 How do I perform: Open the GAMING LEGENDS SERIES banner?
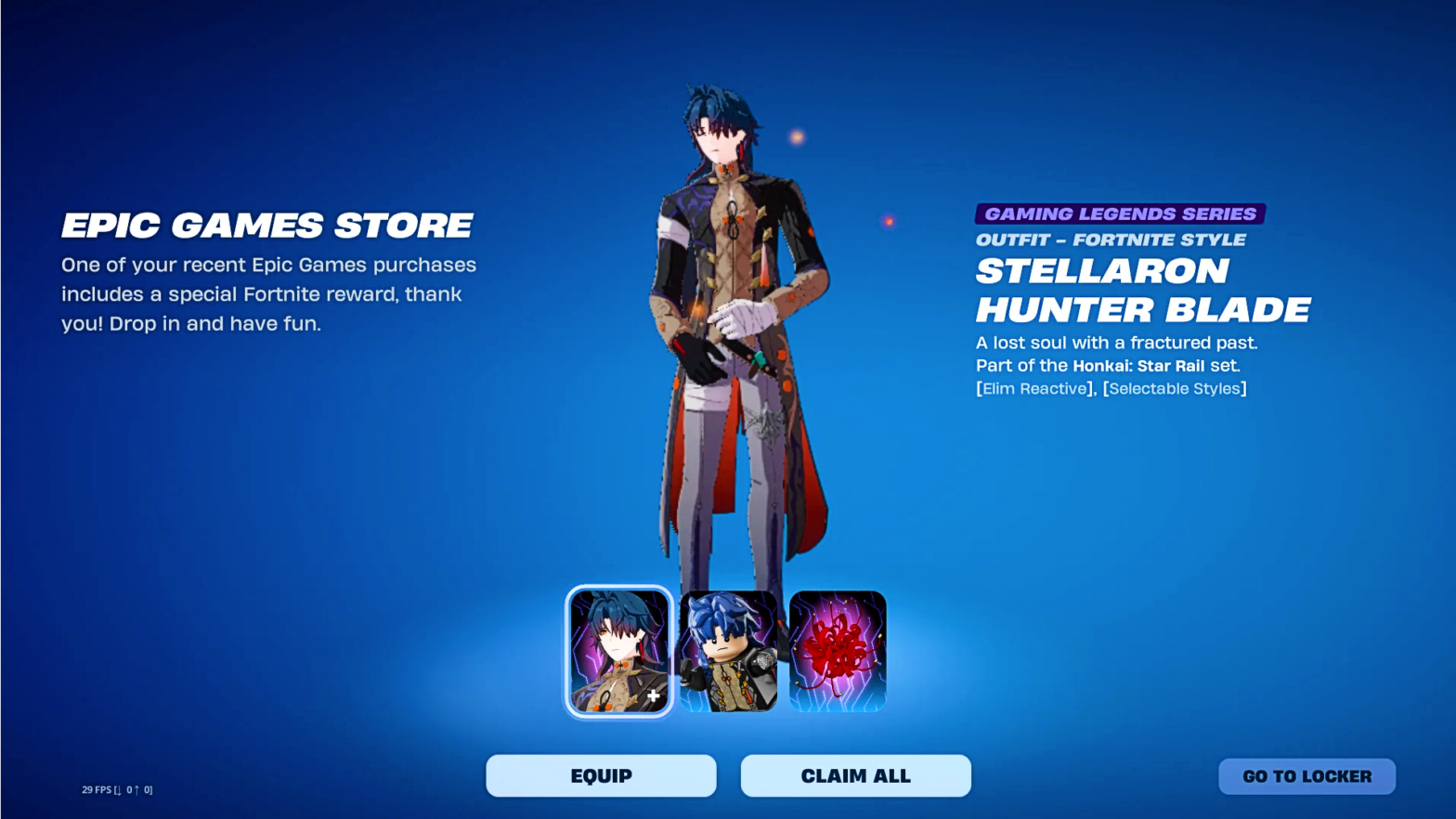point(1119,213)
